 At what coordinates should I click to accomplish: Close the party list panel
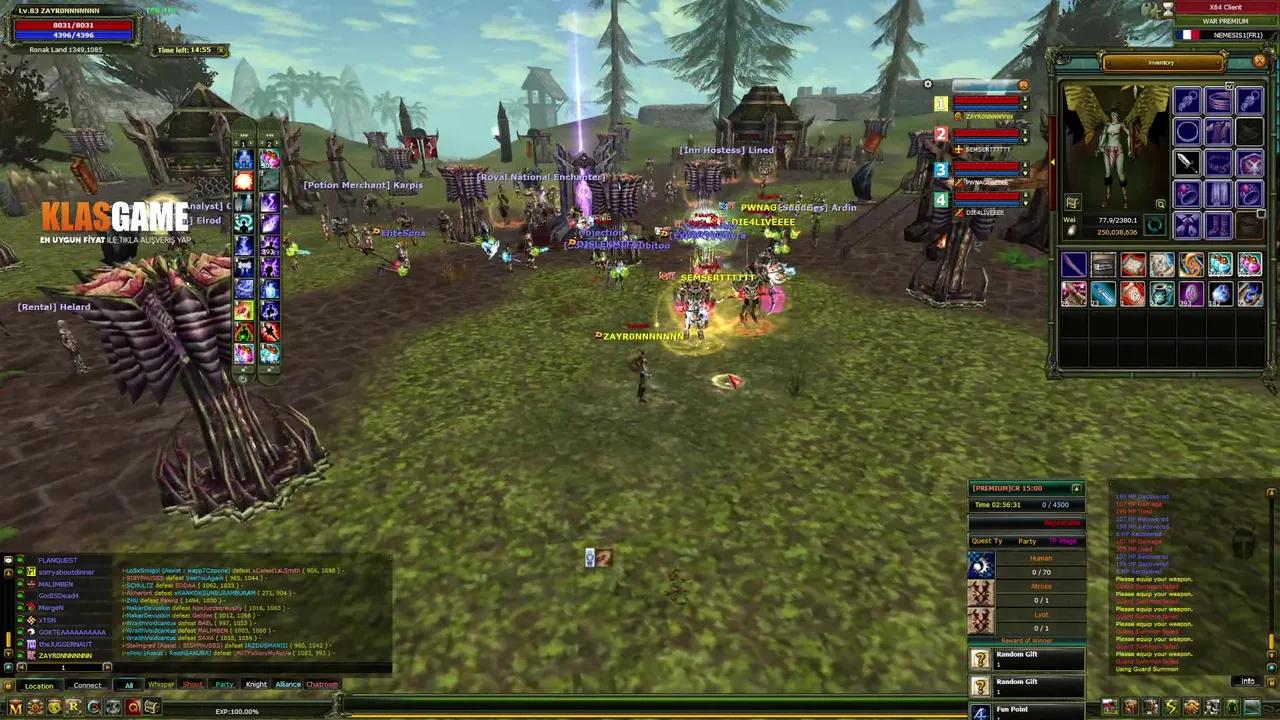(1022, 86)
